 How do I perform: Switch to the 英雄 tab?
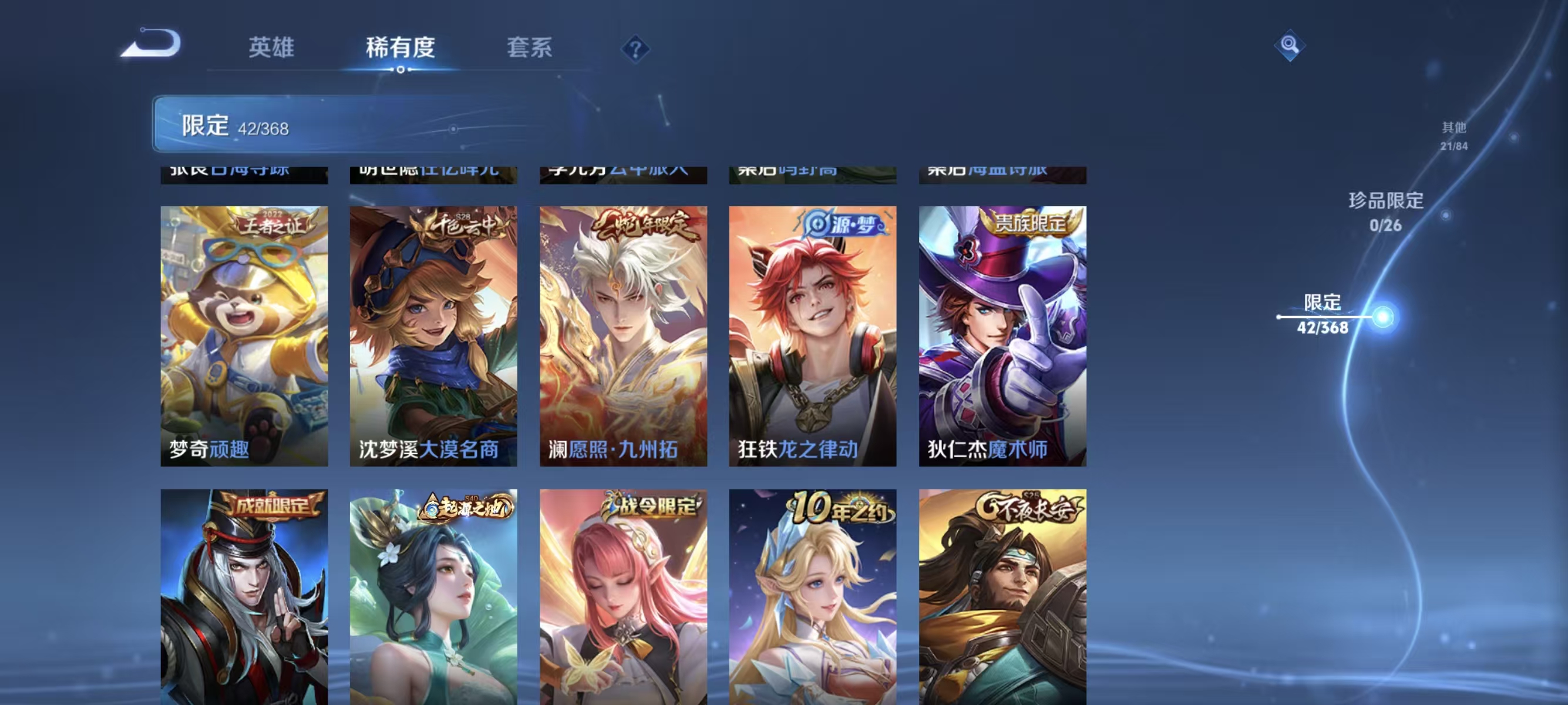pyautogui.click(x=272, y=49)
